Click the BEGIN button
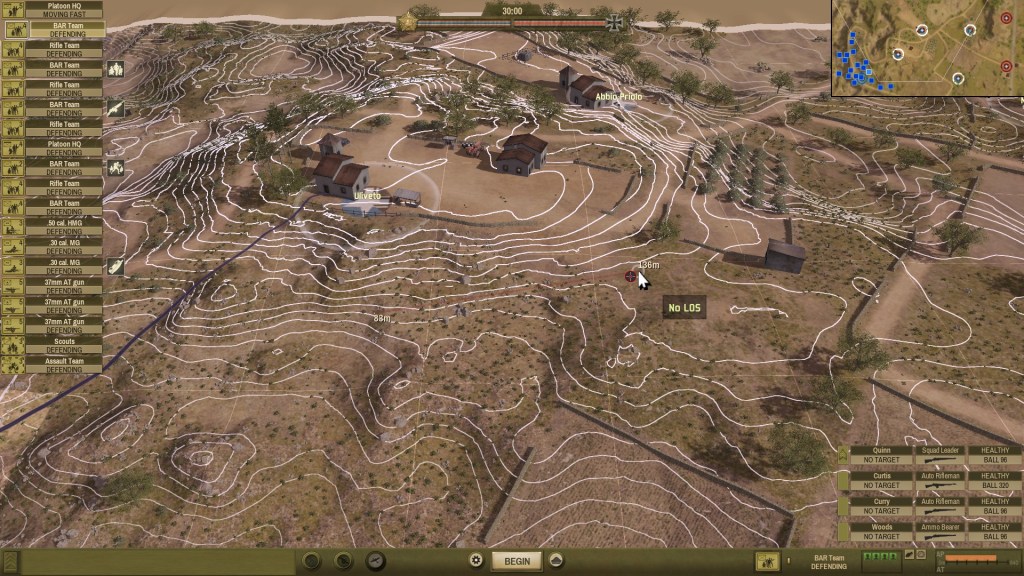1024x576 pixels. tap(516, 561)
